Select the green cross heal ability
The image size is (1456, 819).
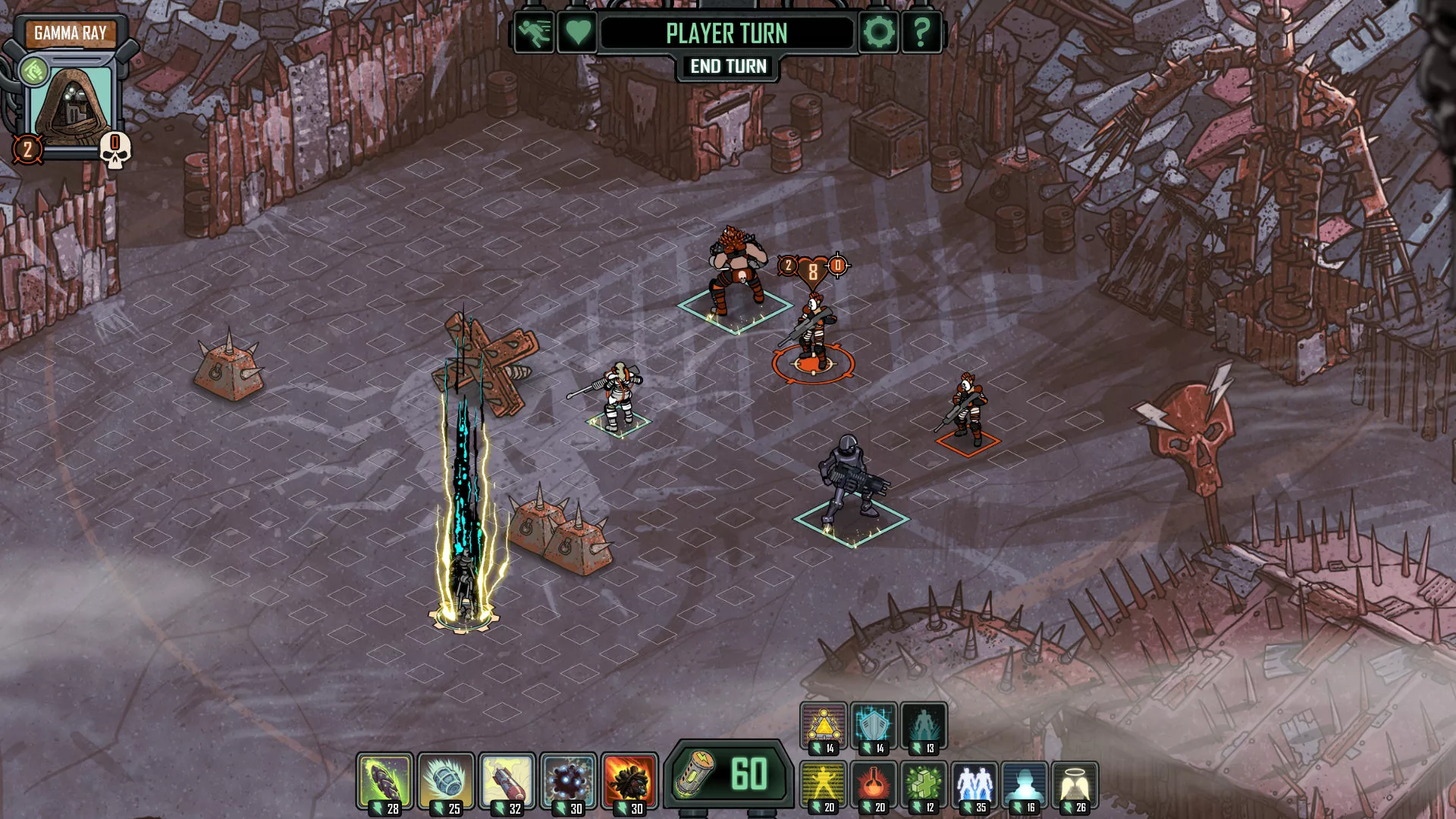tap(924, 786)
